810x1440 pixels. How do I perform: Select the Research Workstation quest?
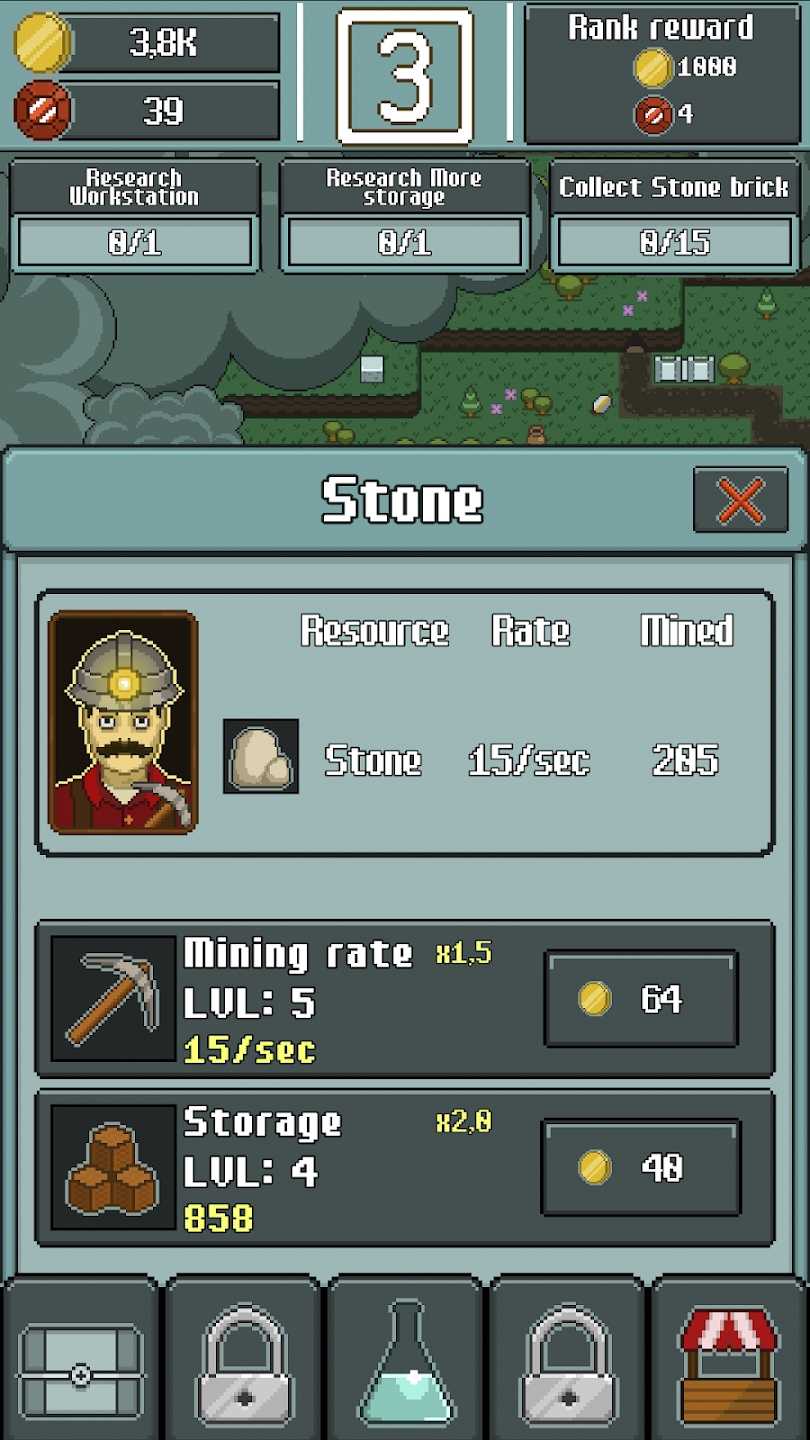(x=135, y=216)
